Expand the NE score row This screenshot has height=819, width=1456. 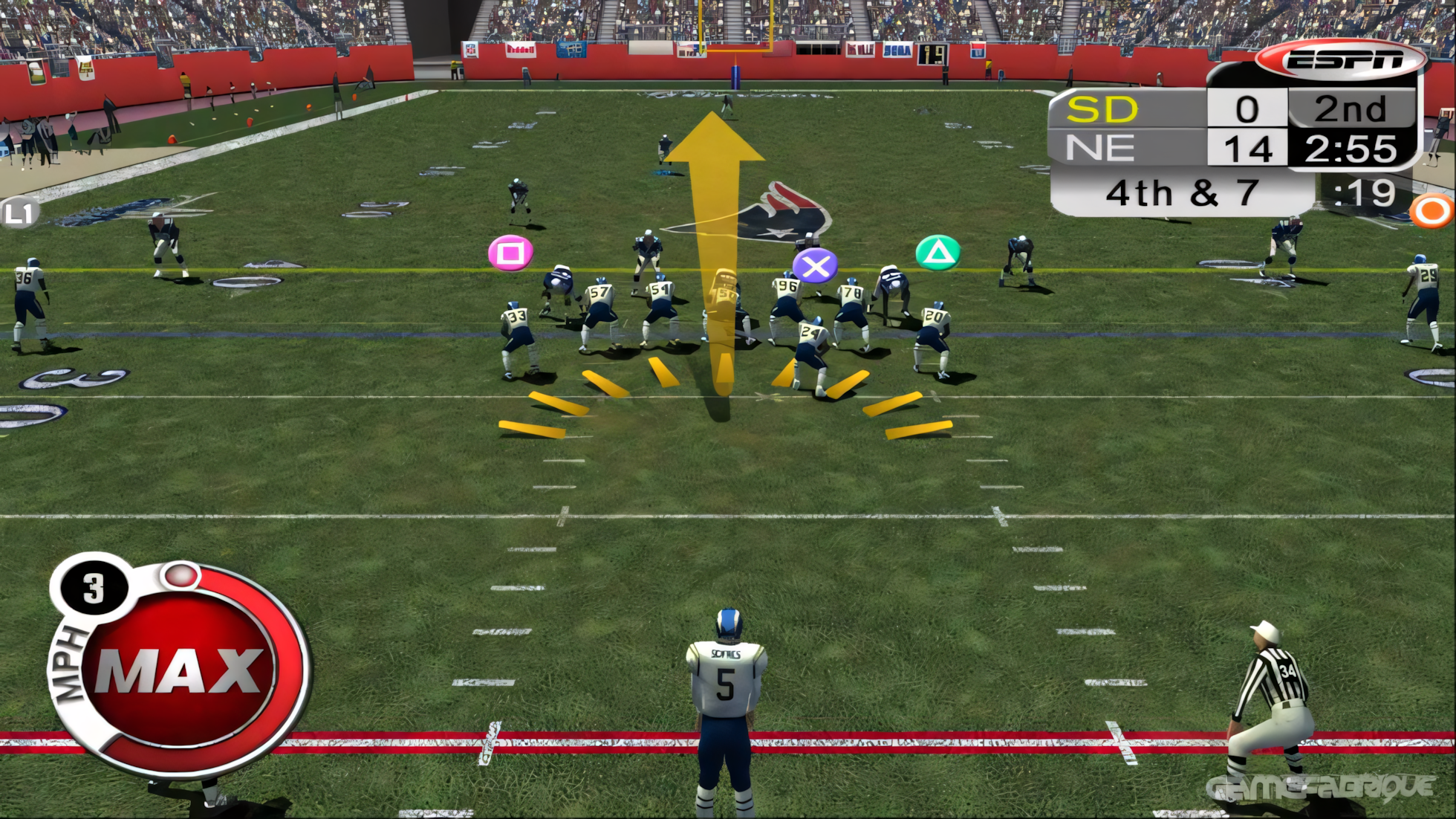[1159, 149]
